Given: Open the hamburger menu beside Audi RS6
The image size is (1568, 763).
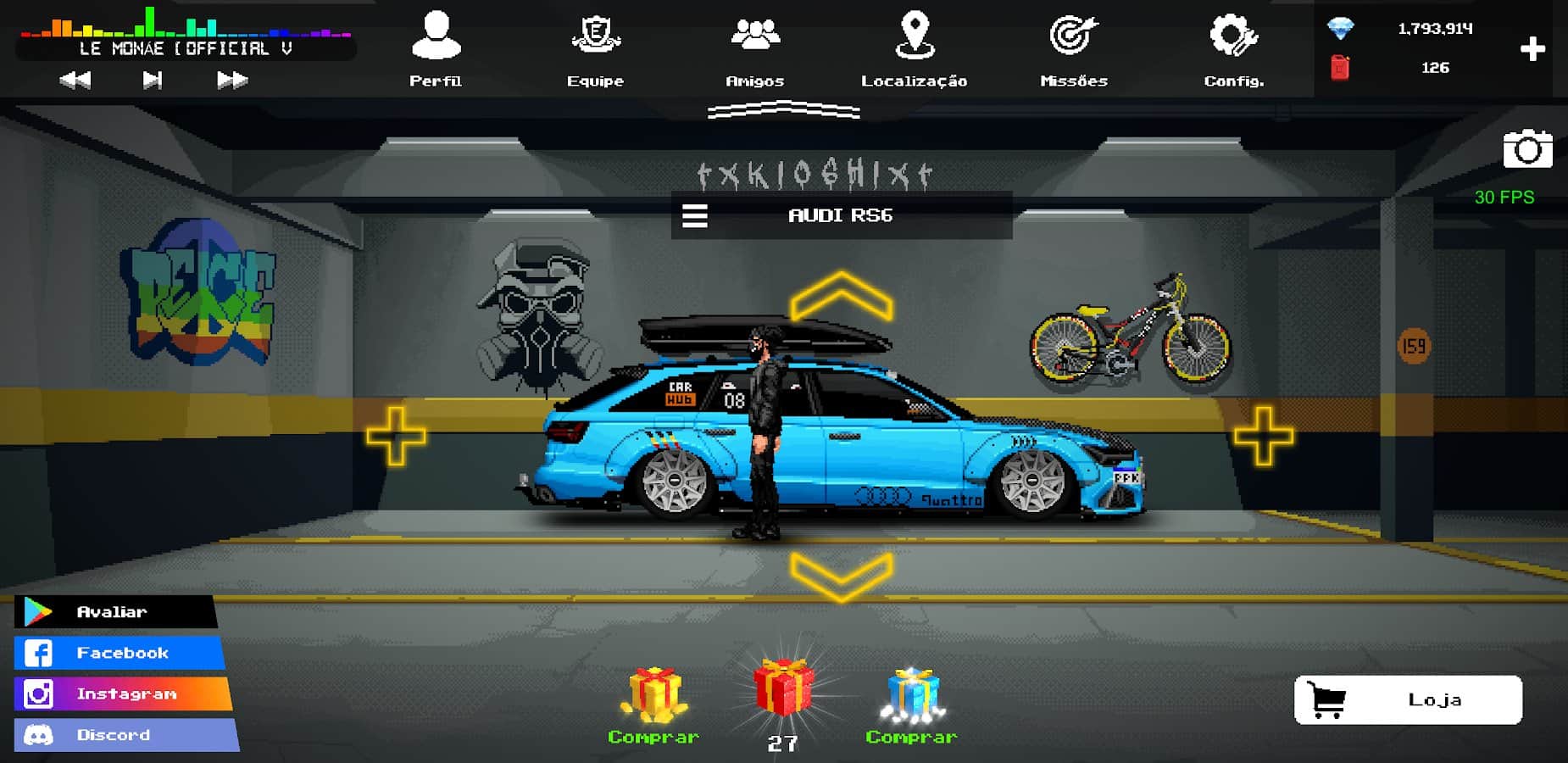Looking at the screenshot, I should [x=695, y=215].
